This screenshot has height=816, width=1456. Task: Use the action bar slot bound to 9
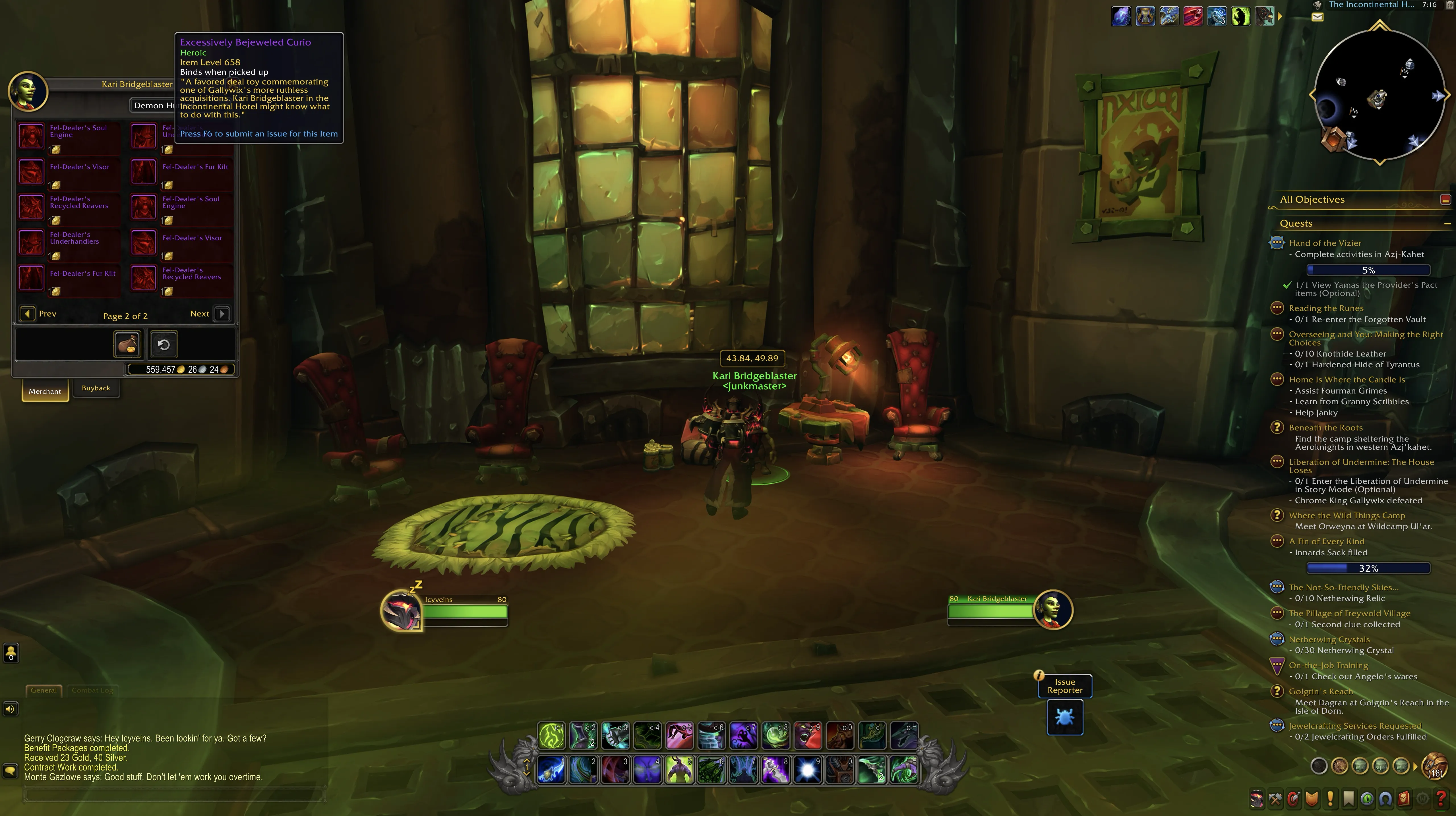[x=808, y=770]
